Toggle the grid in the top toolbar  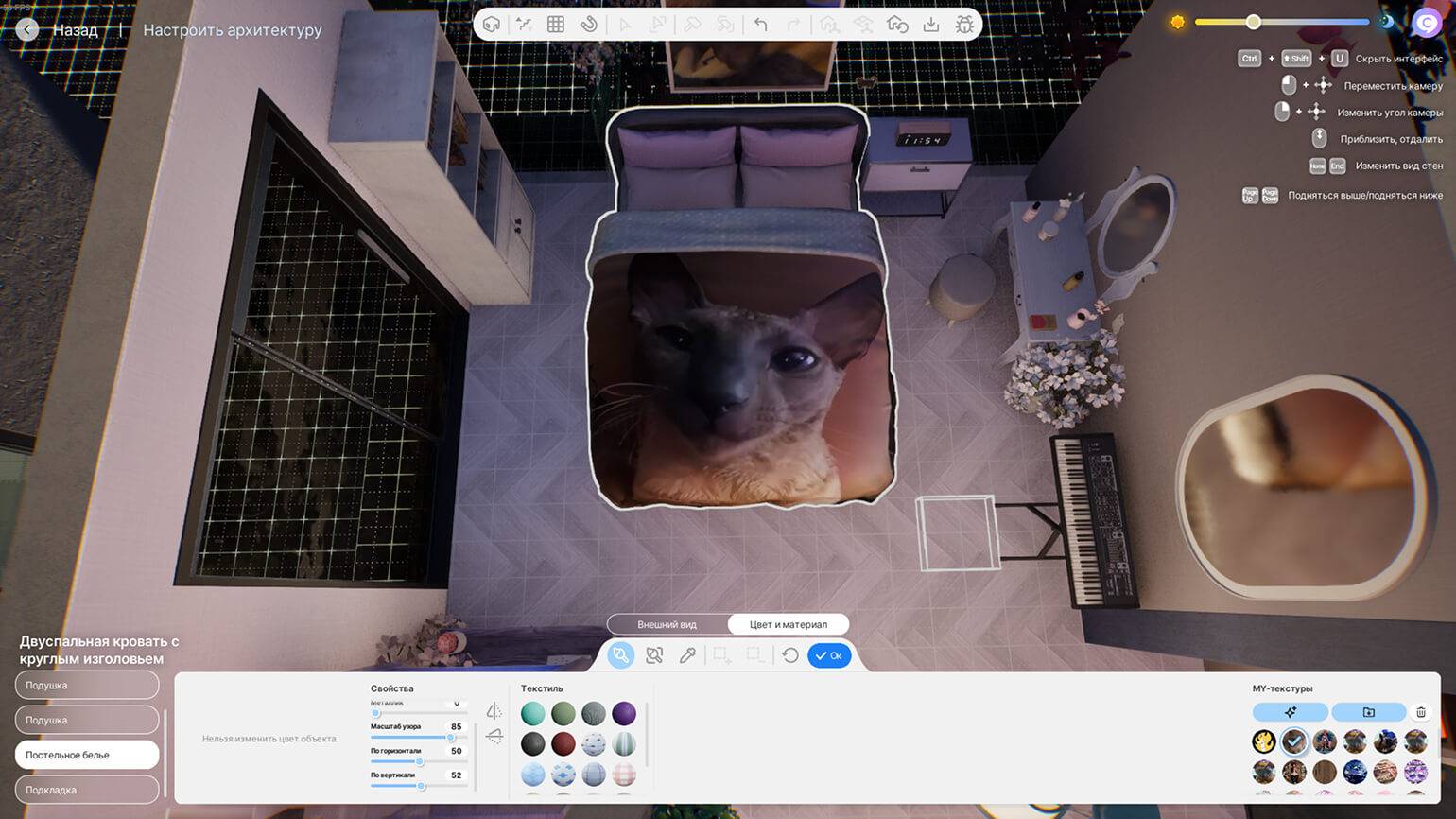[x=556, y=25]
